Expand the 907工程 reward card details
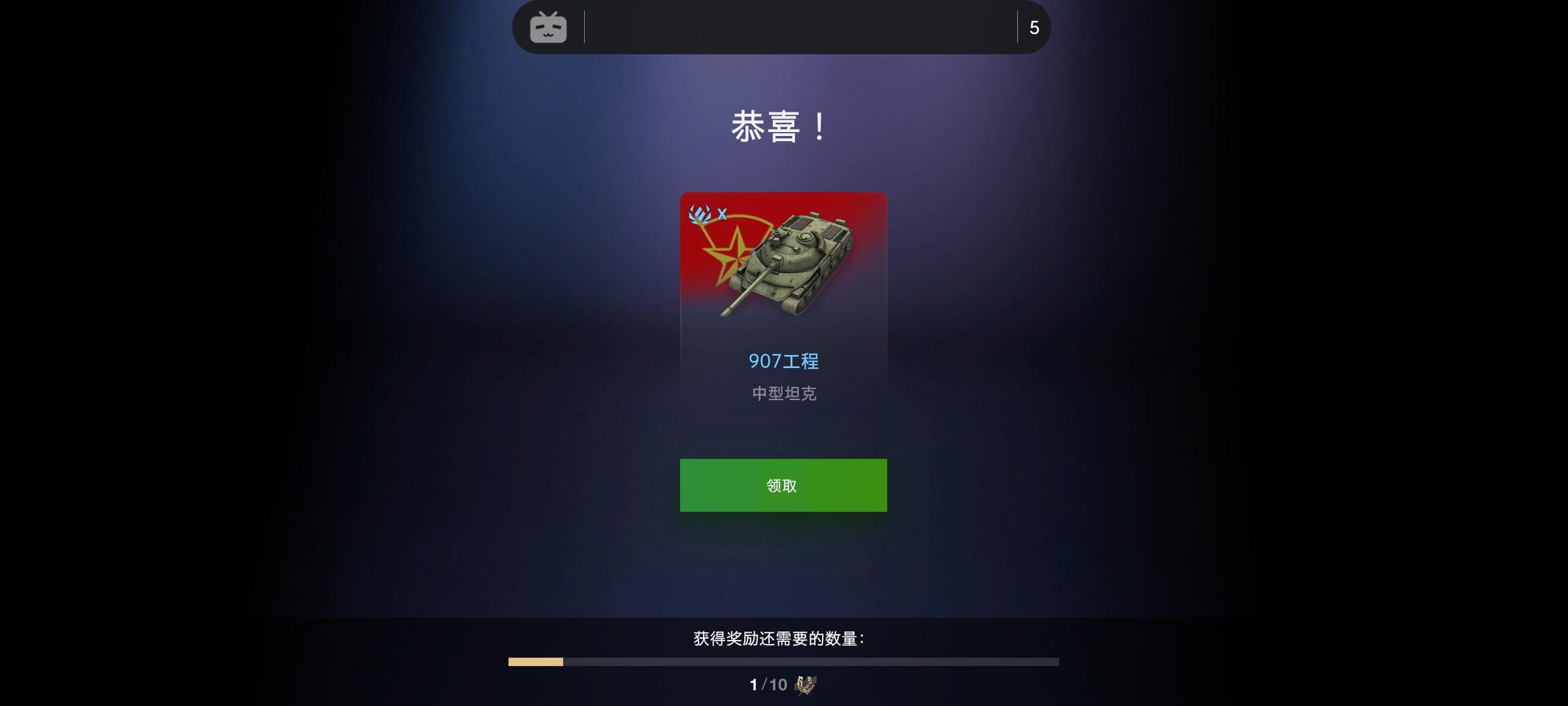Image resolution: width=1568 pixels, height=706 pixels. coord(783,301)
